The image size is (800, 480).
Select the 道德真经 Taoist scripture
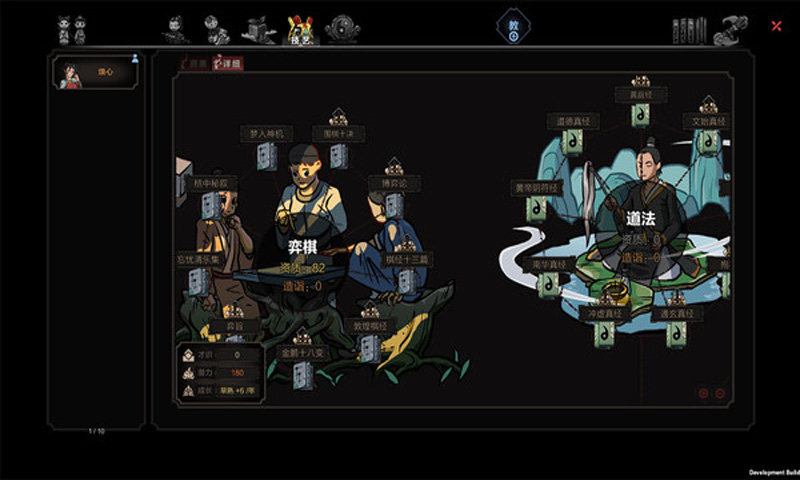[573, 142]
